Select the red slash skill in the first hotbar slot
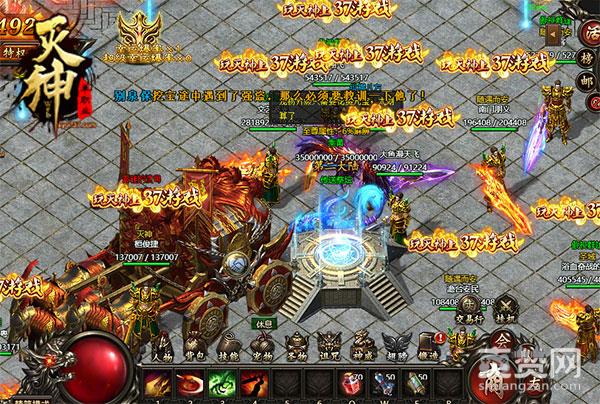Image resolution: width=600 pixels, height=404 pixels. click(158, 384)
